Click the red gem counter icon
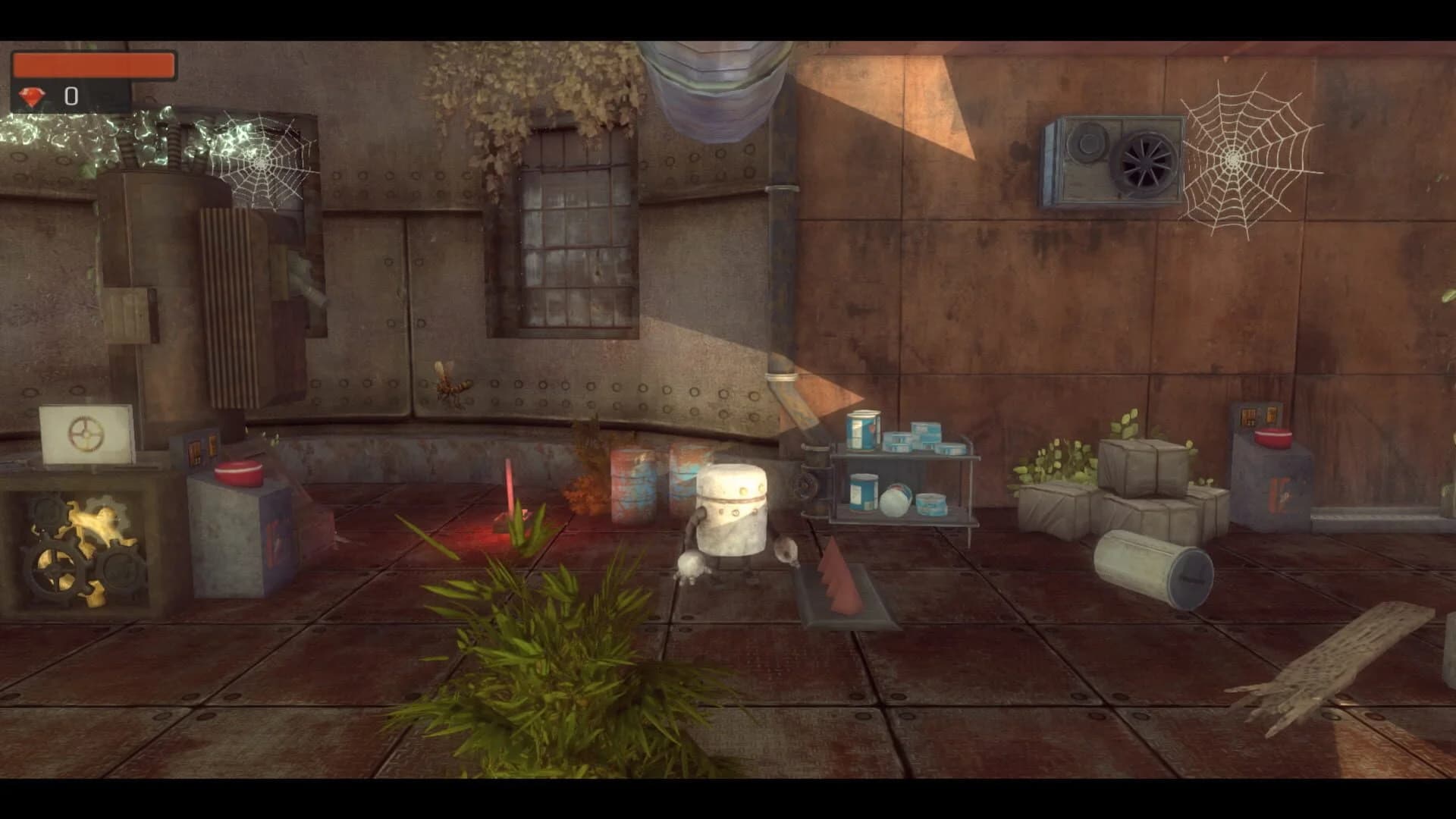The image size is (1456, 819). tap(32, 96)
